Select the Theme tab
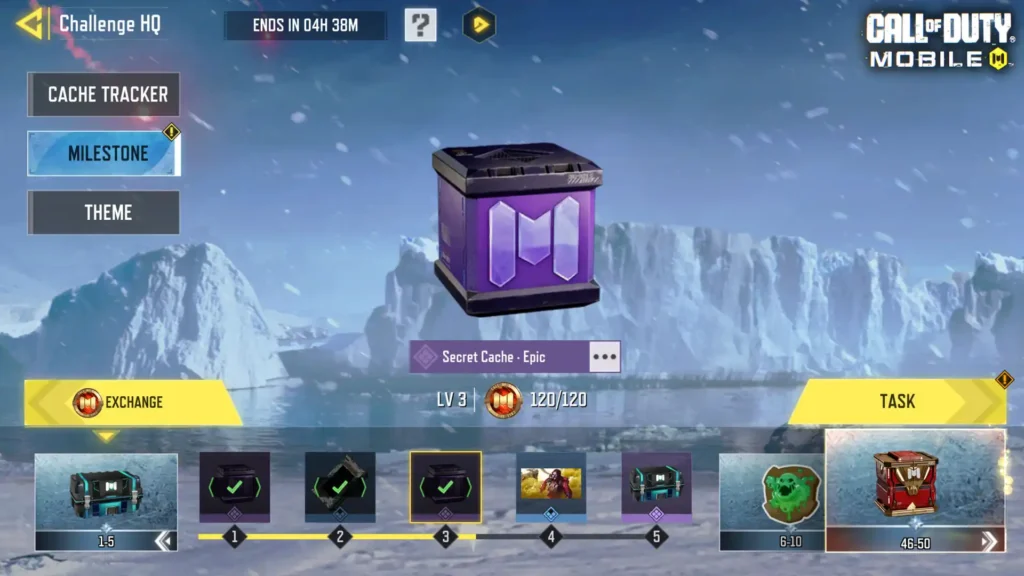This screenshot has width=1024, height=576. (x=104, y=212)
